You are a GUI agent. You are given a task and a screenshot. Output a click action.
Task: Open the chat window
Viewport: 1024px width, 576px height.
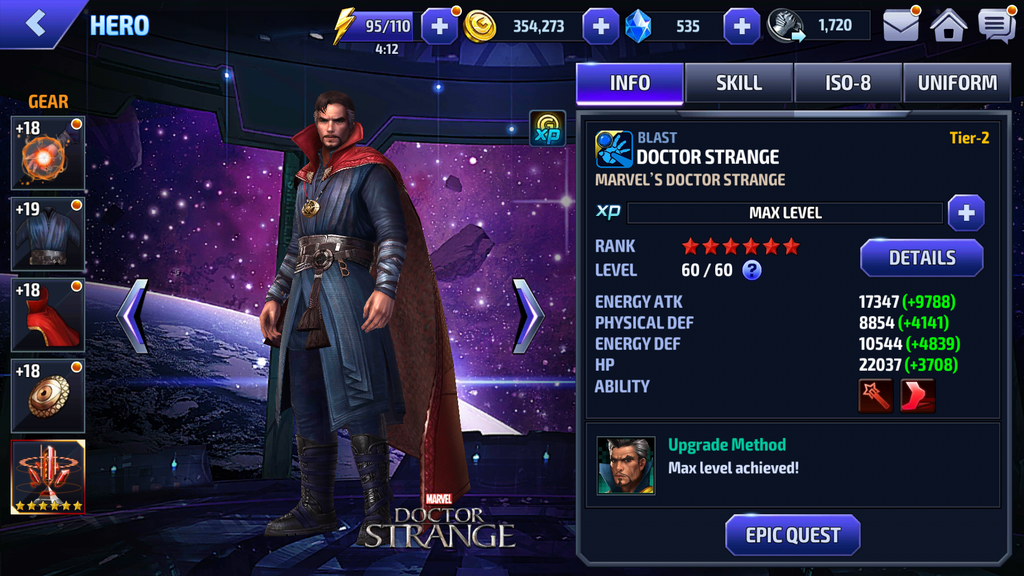(x=996, y=25)
